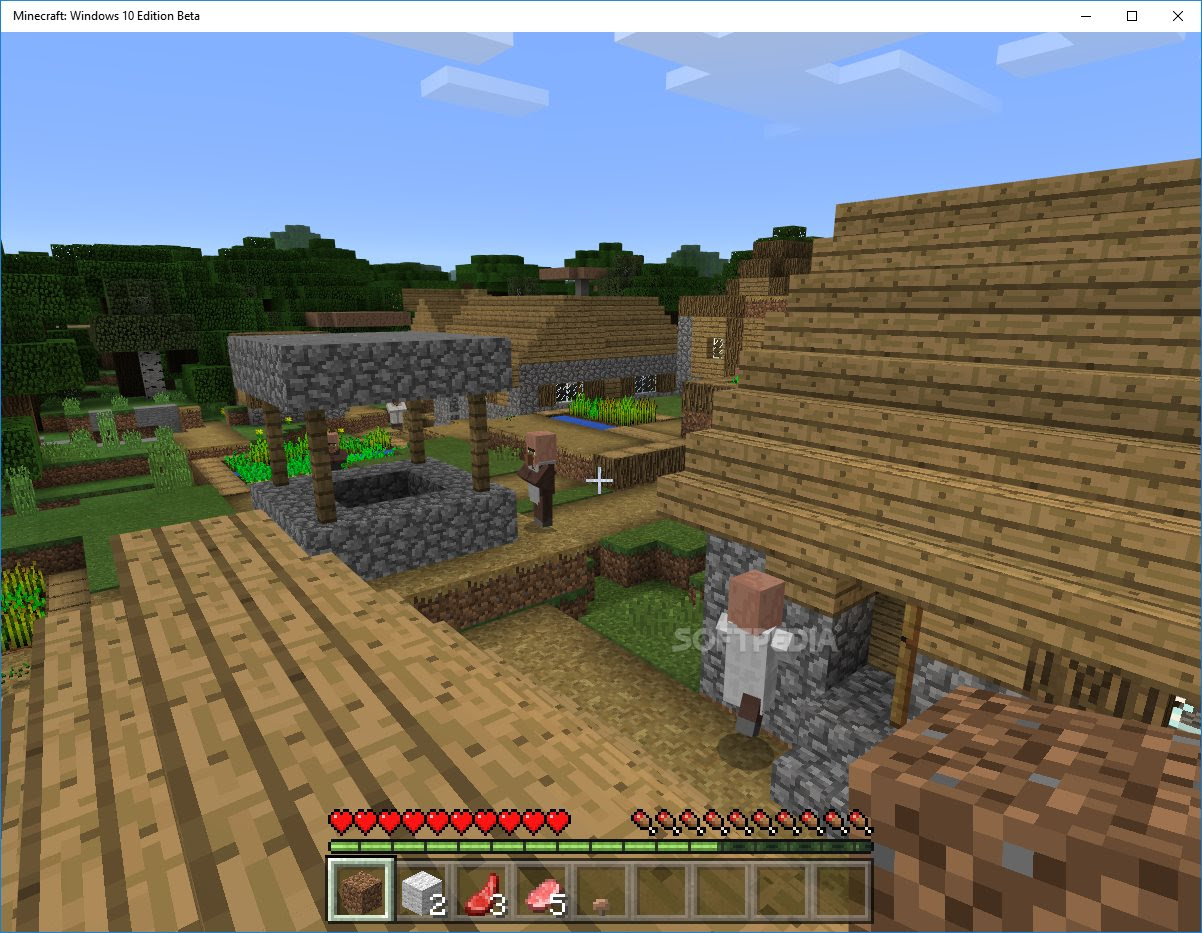Select the white wool hotbar slot
Screen dimensions: 1202x933
[421, 890]
